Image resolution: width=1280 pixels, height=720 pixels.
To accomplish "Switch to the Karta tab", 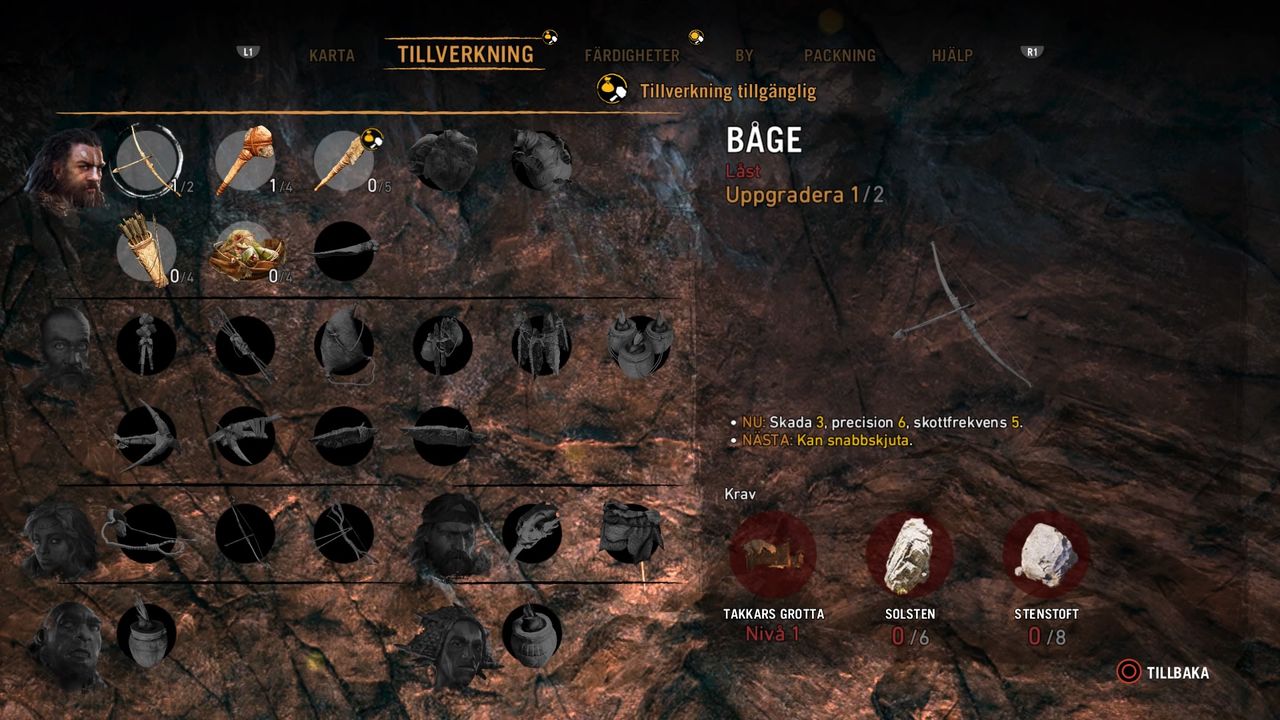I will 331,55.
